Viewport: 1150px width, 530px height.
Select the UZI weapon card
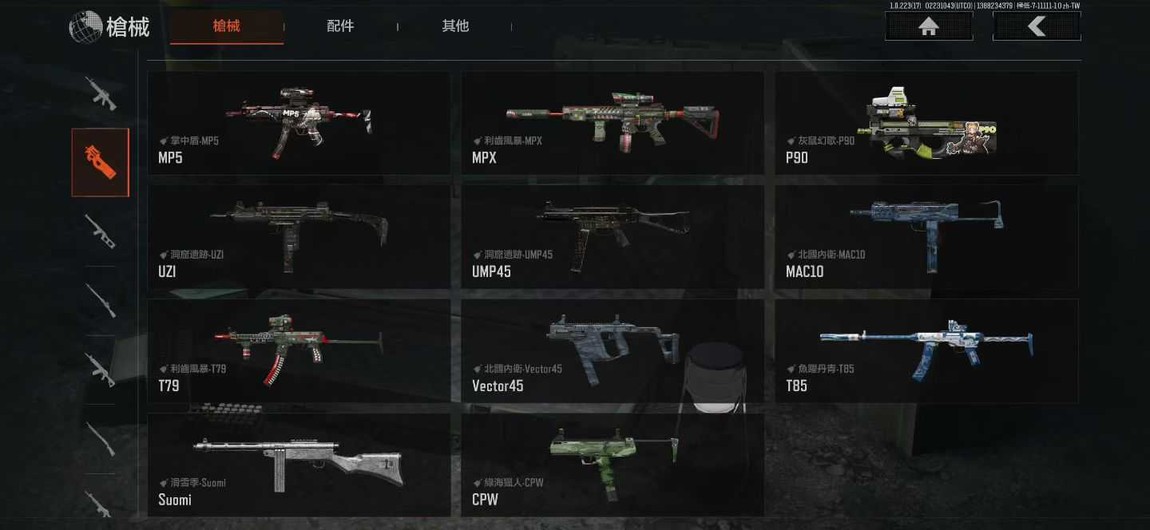pos(298,237)
